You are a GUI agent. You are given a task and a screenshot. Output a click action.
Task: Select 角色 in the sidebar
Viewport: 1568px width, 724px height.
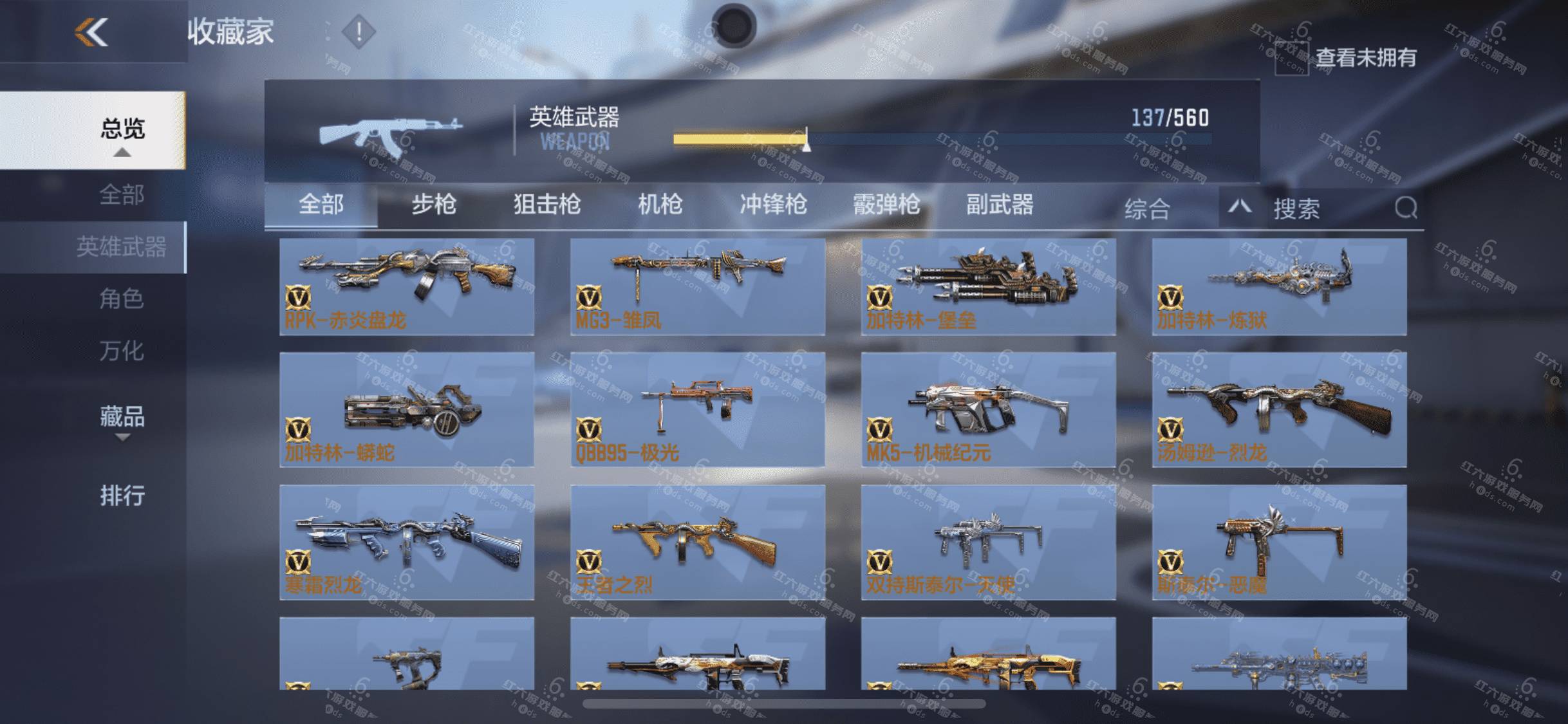[121, 299]
